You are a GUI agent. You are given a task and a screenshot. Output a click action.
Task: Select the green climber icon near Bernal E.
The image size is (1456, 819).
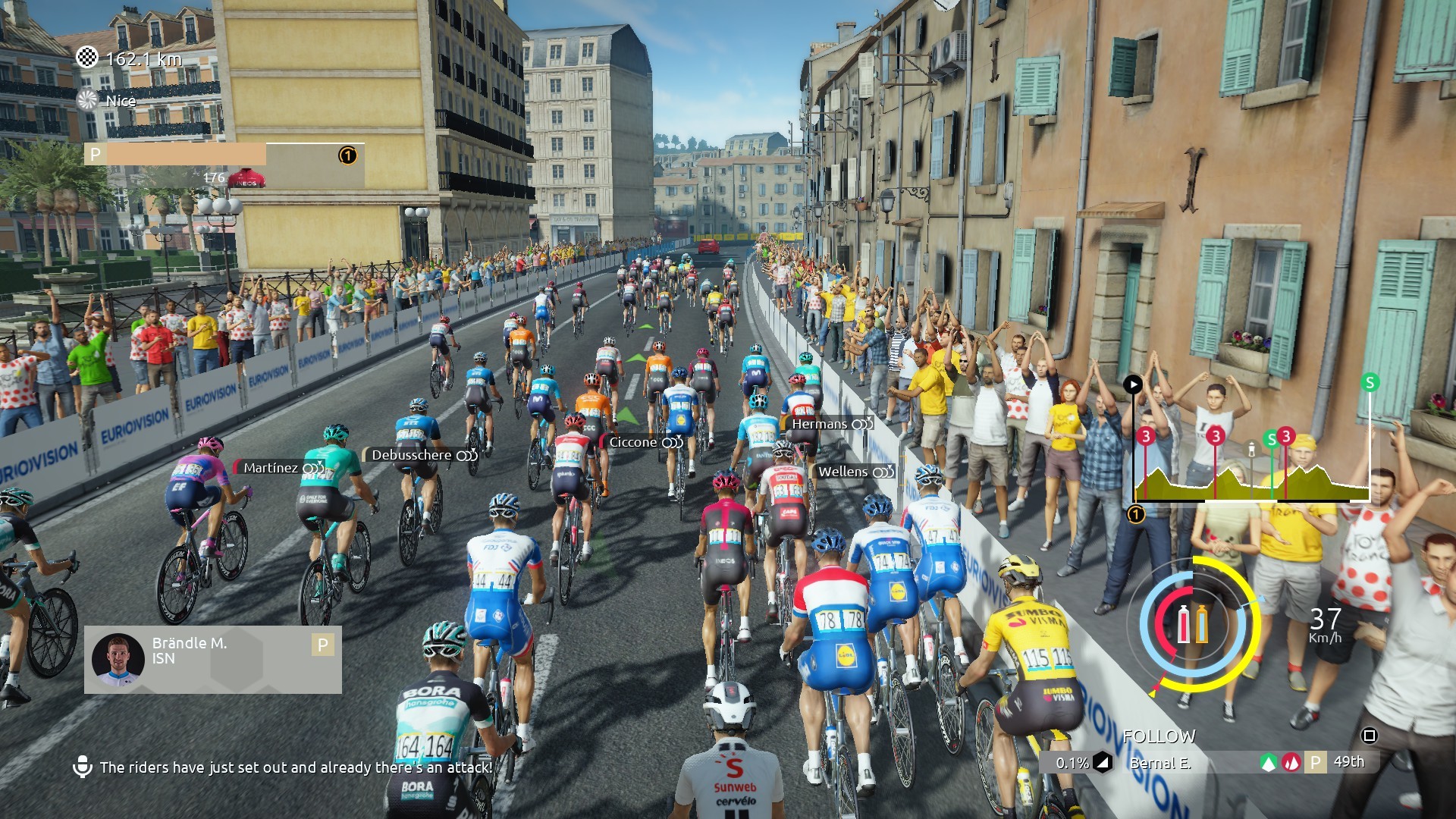[x=1269, y=761]
